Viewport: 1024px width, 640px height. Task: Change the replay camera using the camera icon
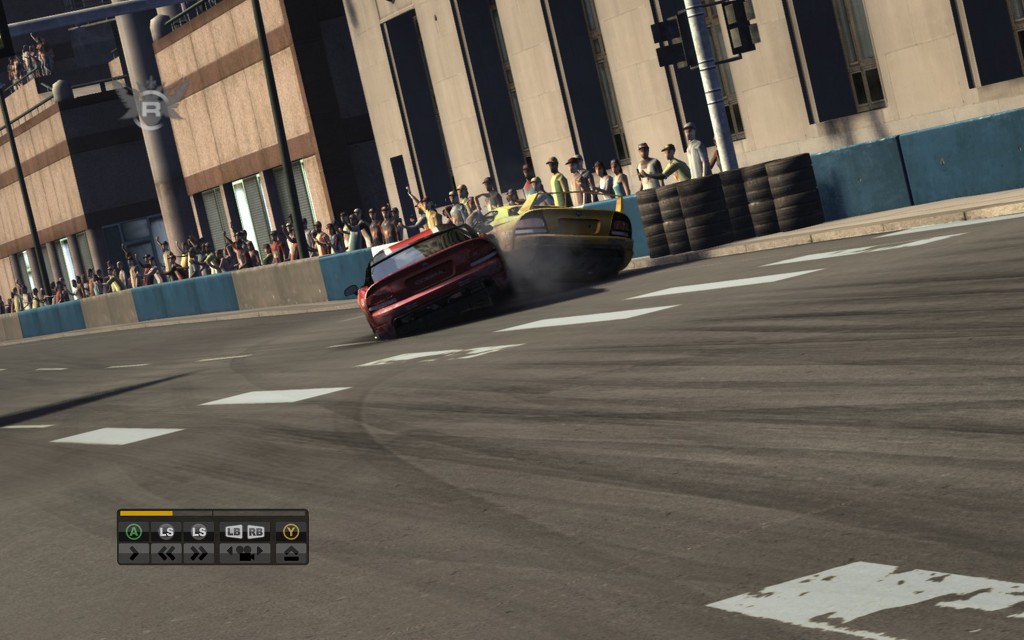(245, 551)
